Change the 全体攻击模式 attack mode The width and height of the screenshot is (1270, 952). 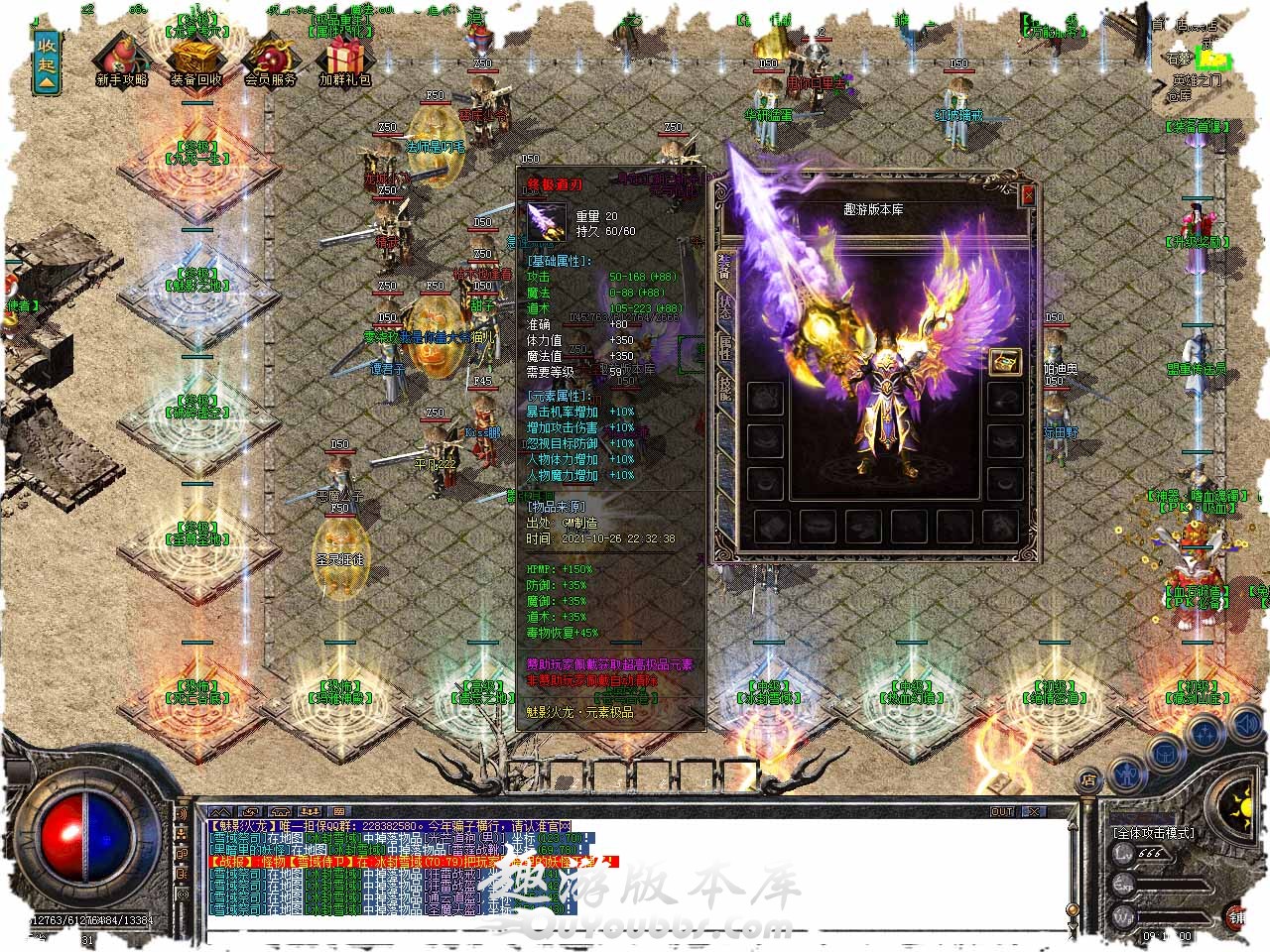click(1154, 833)
